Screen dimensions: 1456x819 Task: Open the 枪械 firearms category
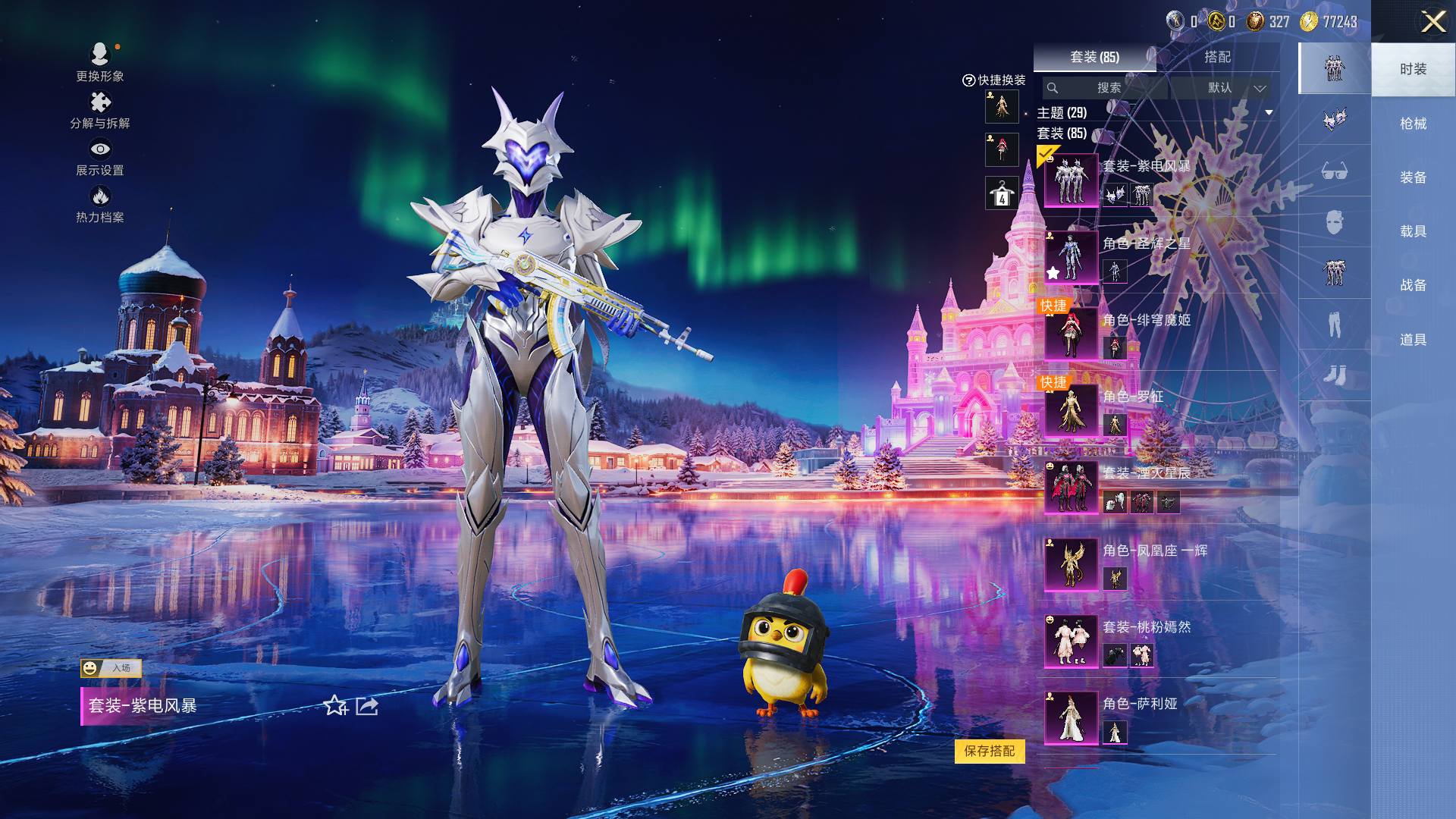tap(1413, 124)
